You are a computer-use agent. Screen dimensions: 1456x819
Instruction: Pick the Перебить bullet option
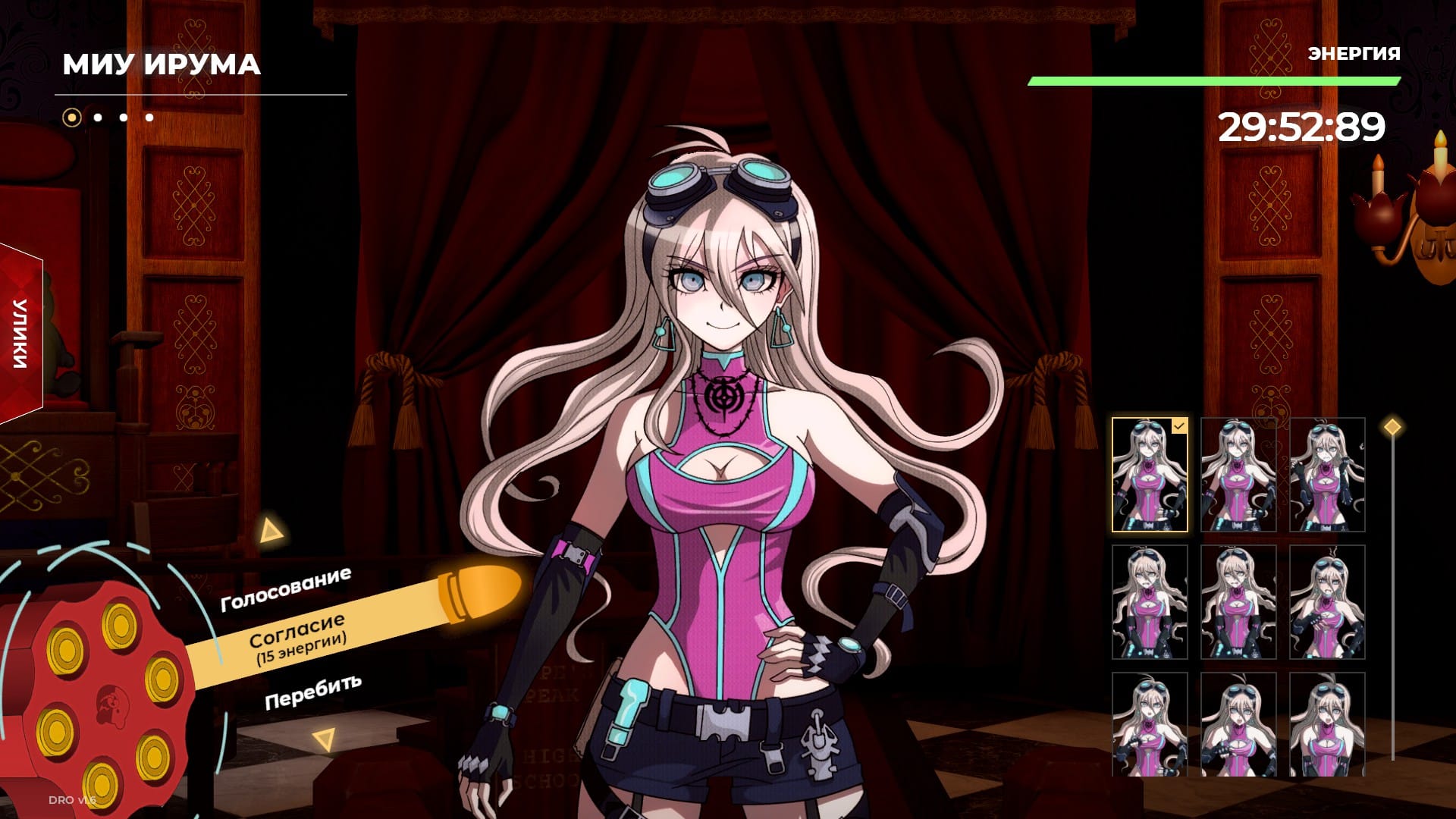(312, 692)
